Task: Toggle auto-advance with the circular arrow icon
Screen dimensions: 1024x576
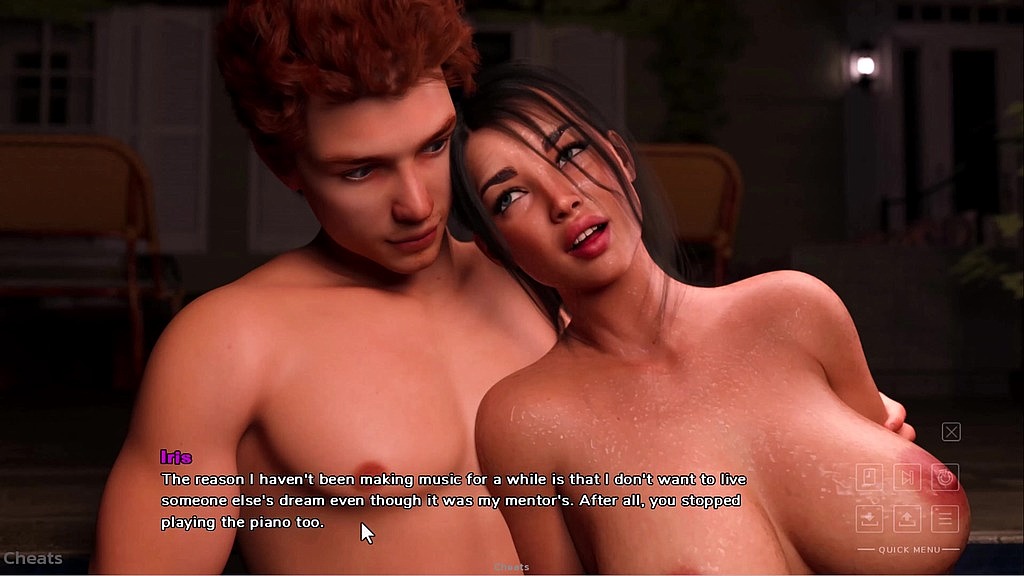Action: coord(945,477)
